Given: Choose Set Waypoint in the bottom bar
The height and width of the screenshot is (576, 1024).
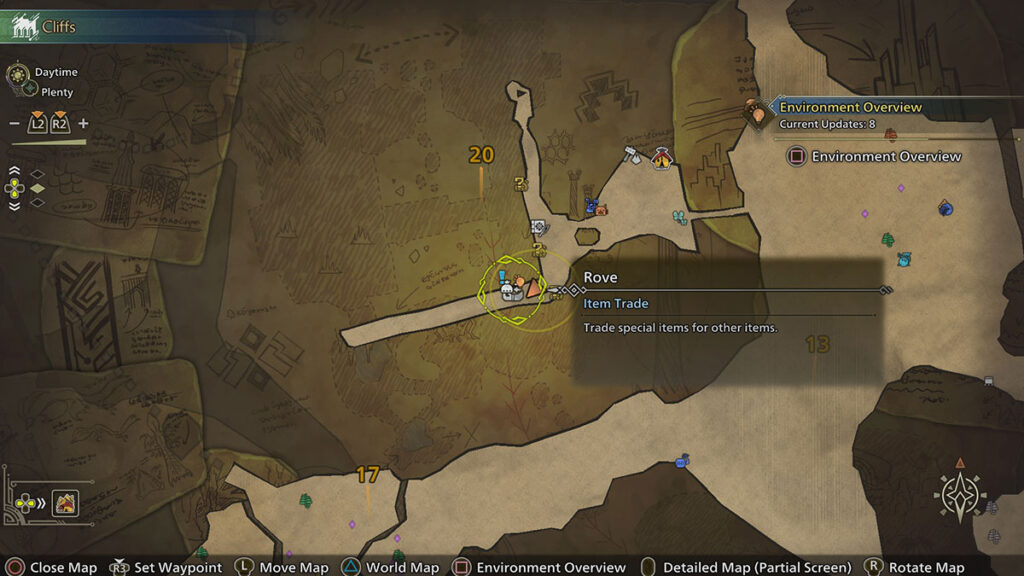Looking at the screenshot, I should (x=167, y=567).
